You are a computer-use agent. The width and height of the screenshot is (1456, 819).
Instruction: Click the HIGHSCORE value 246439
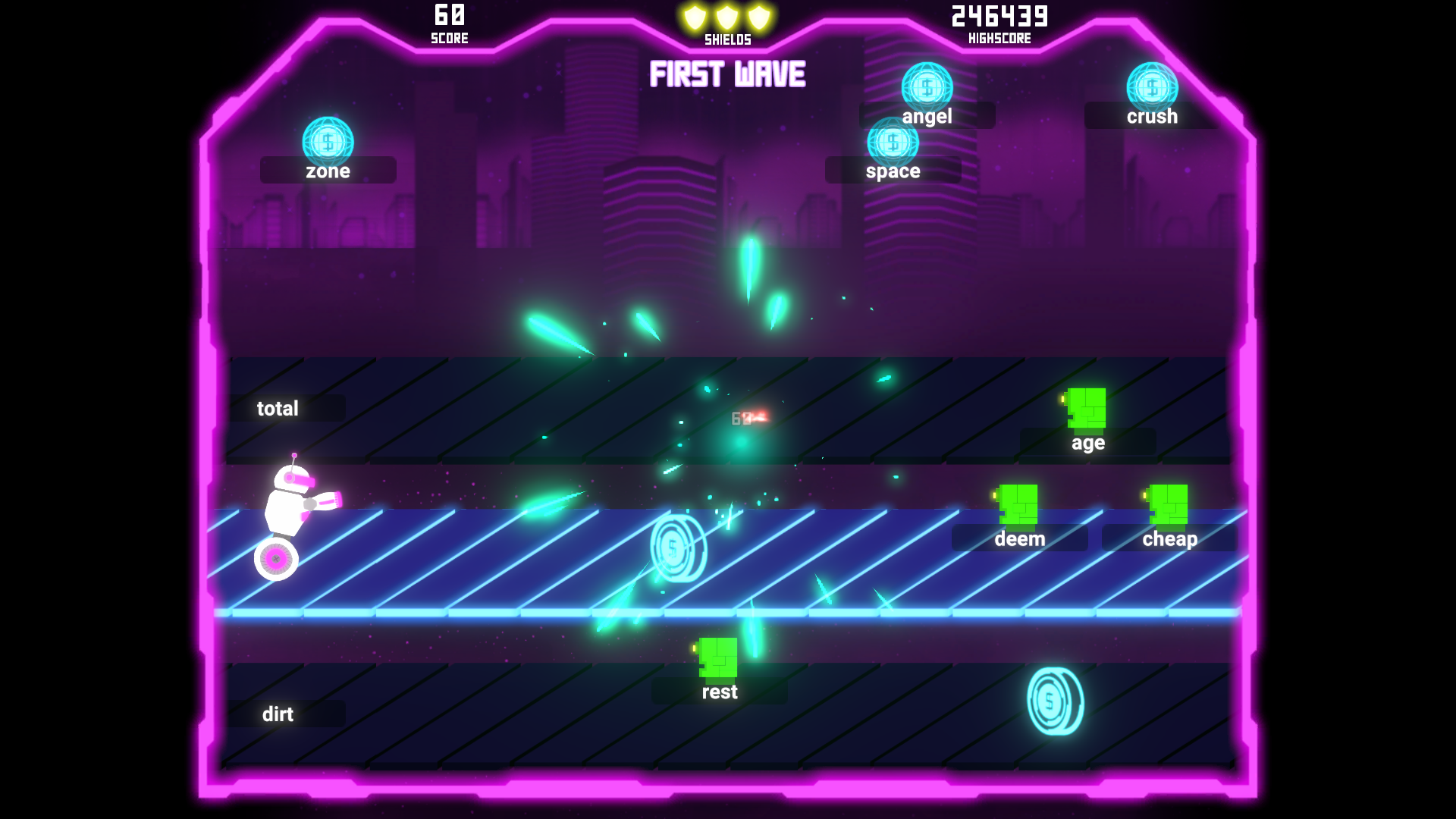click(998, 16)
